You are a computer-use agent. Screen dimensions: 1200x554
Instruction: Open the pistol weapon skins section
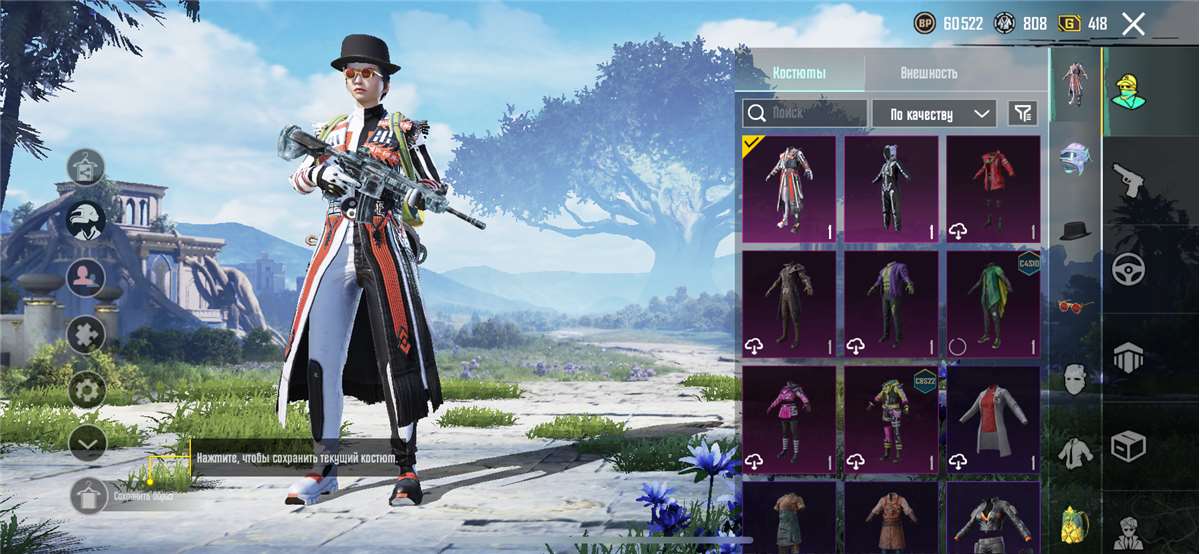[x=1128, y=182]
